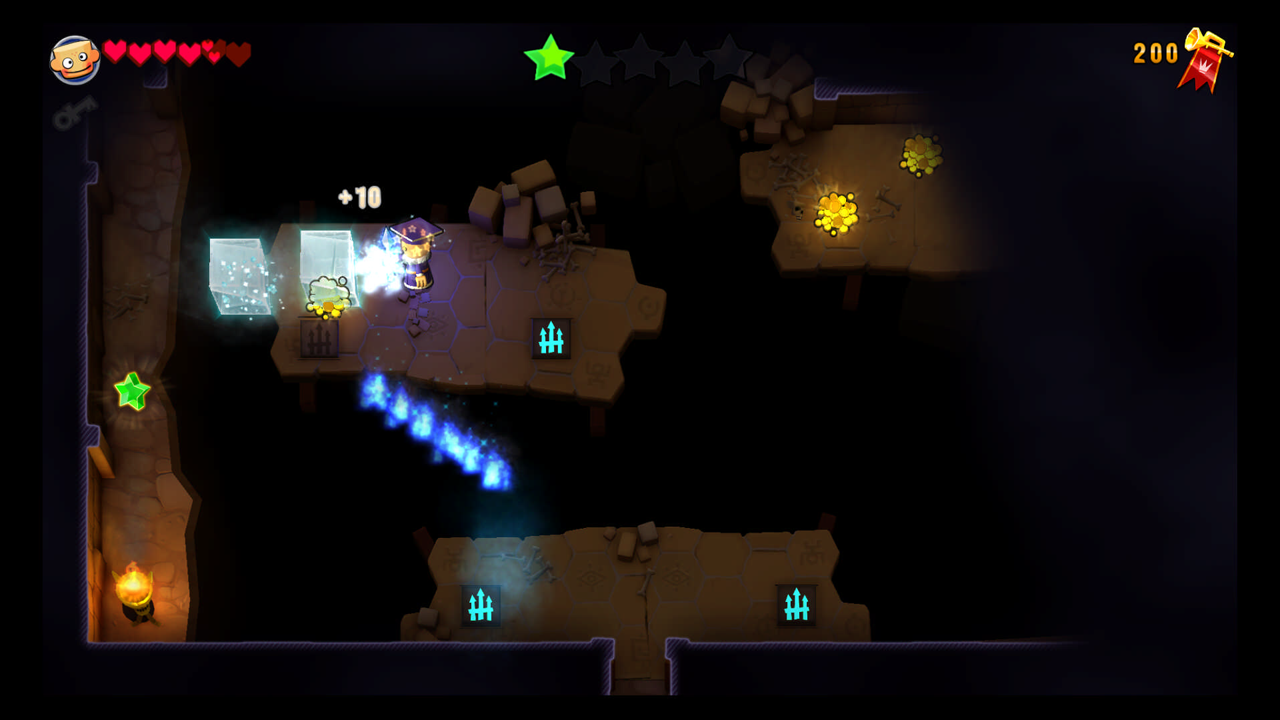Click the golden trumpet banner icon
The image size is (1280, 720).
(1206, 58)
